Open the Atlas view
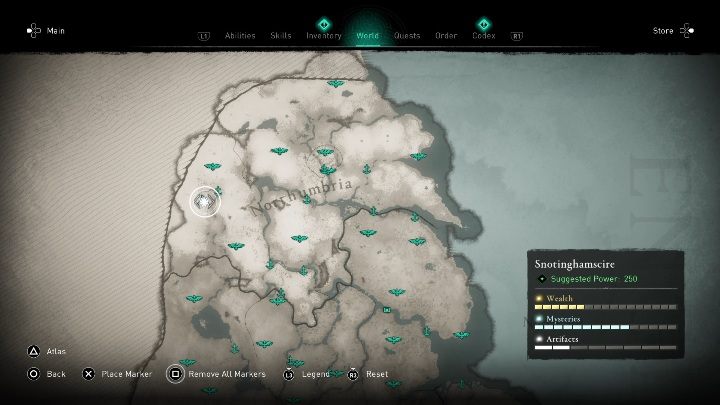The image size is (720, 405). point(55,352)
